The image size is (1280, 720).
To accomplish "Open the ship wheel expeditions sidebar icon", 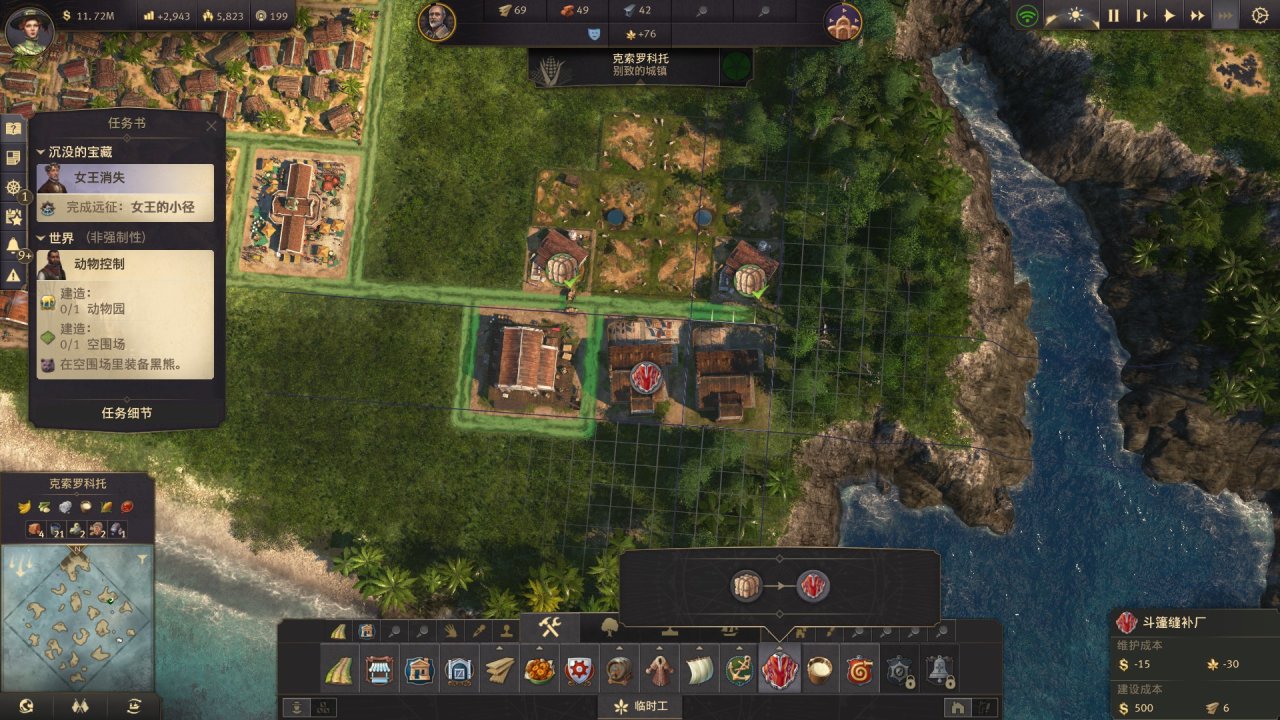I will [13, 187].
